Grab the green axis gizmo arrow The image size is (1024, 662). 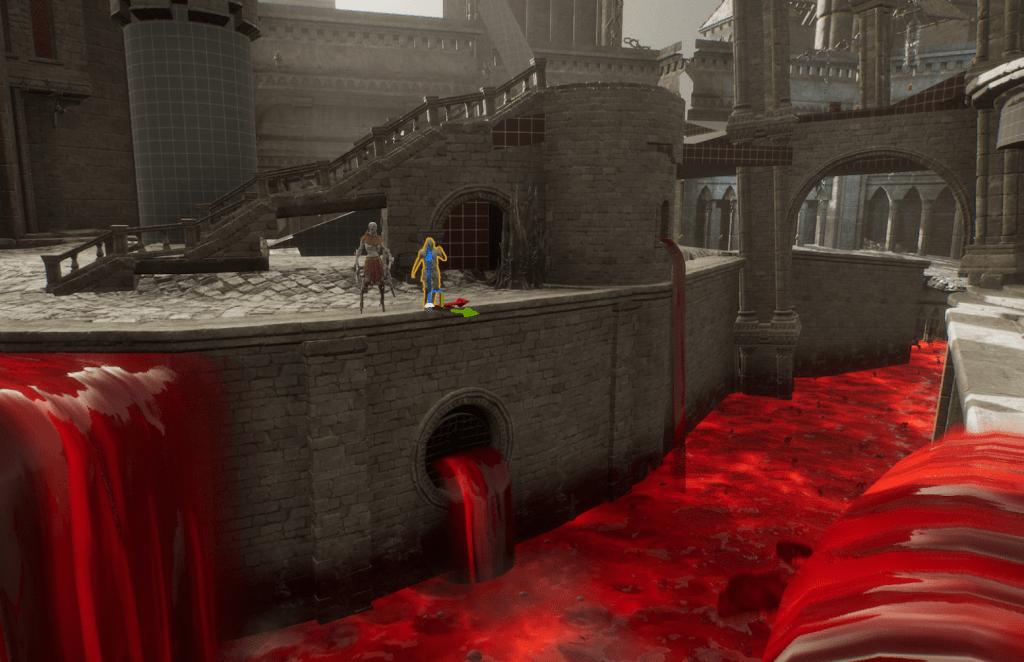(x=465, y=313)
